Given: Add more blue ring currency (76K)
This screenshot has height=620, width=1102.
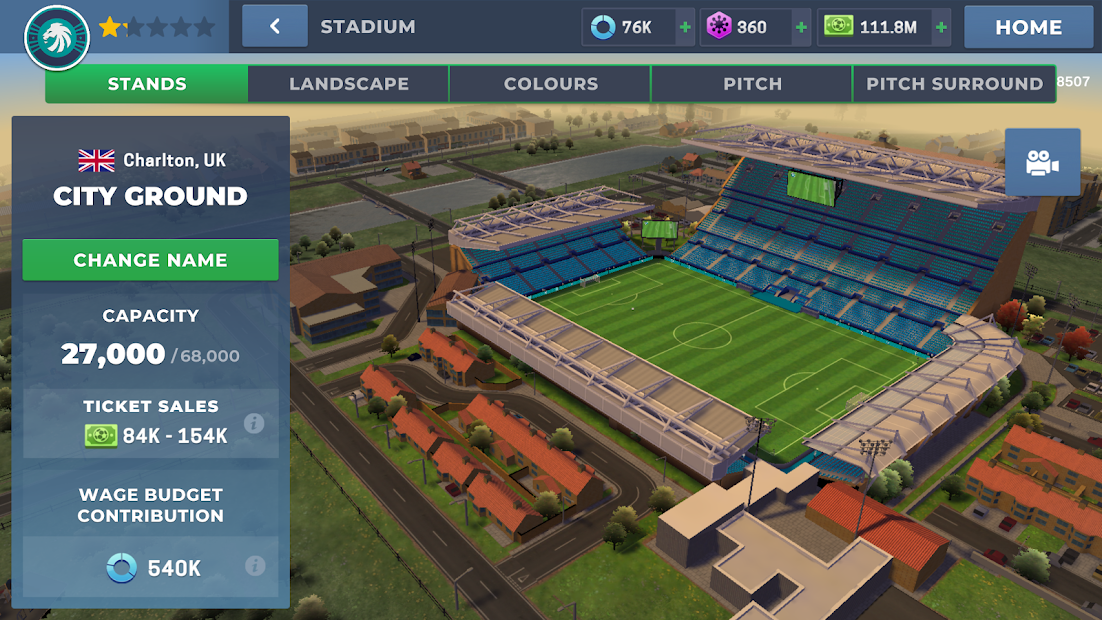Looking at the screenshot, I should click(x=685, y=27).
